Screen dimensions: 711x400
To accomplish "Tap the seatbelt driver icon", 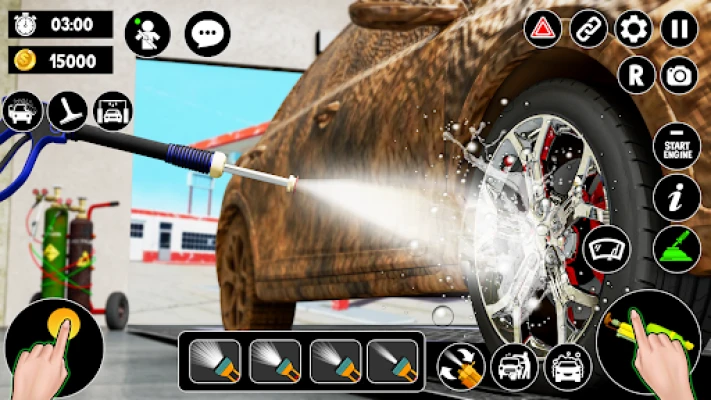I will tap(147, 34).
